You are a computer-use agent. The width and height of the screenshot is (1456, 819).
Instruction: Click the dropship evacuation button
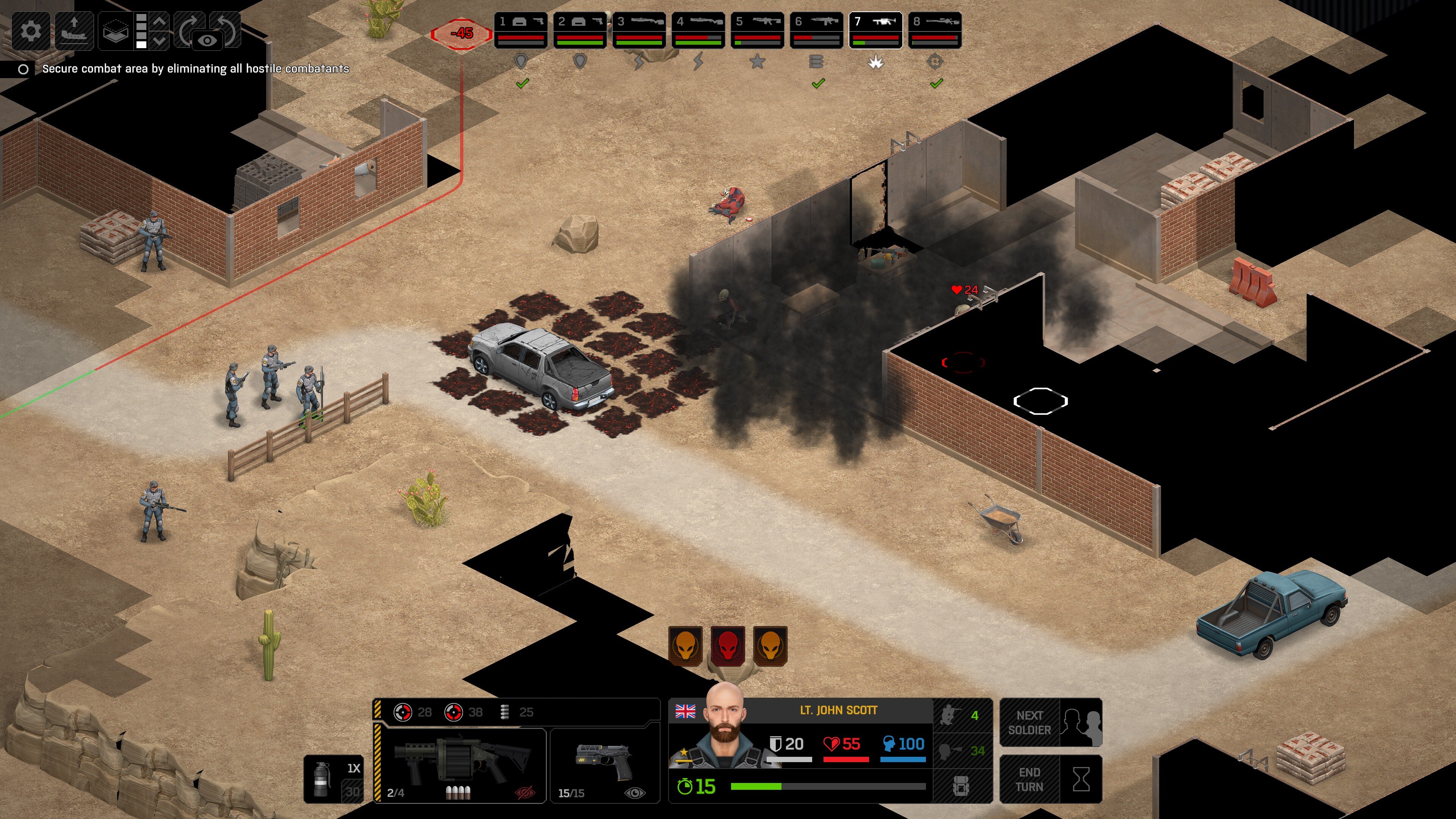click(x=74, y=30)
